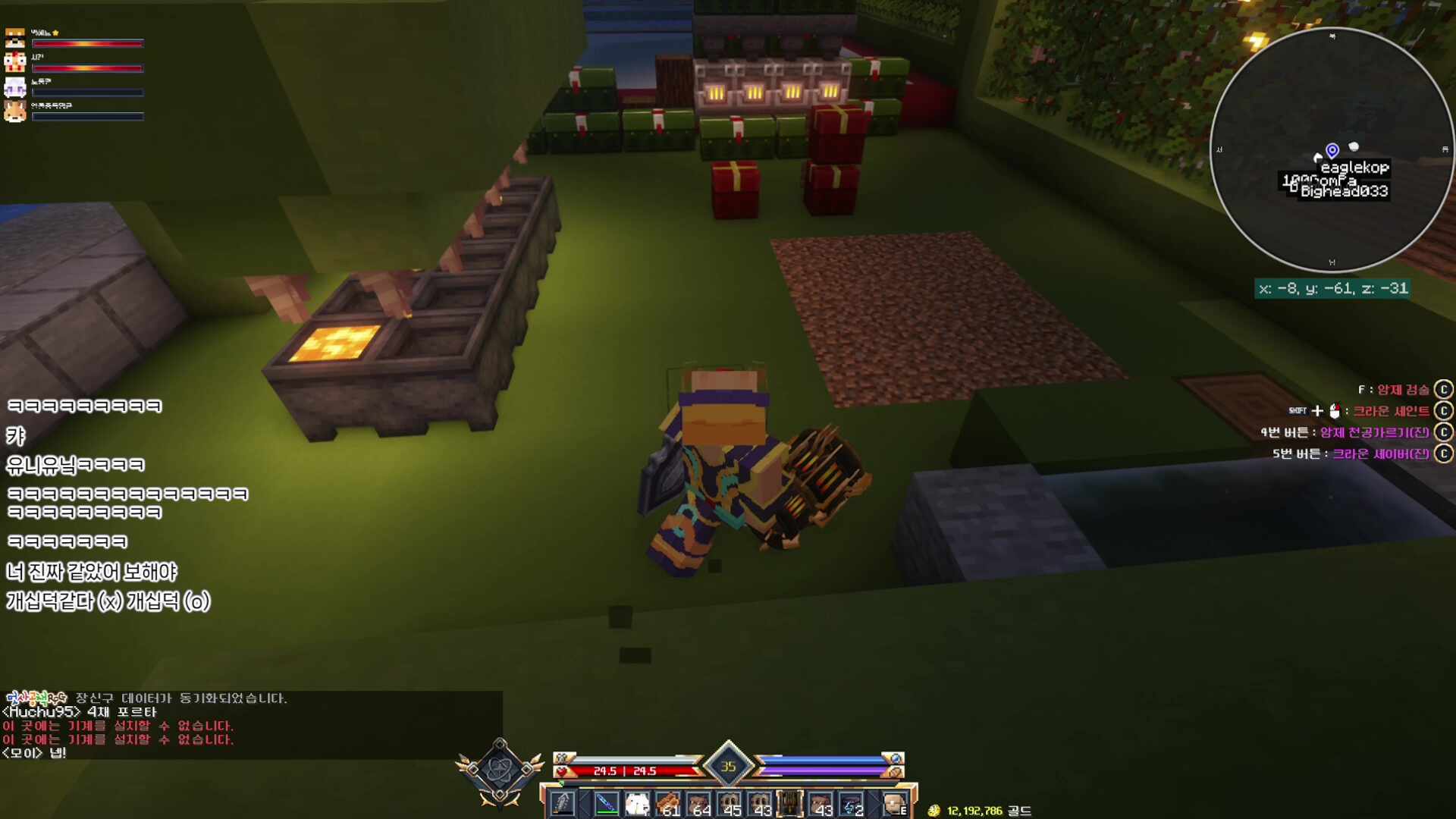
Task: Click the chat log panel
Action: coord(250,725)
